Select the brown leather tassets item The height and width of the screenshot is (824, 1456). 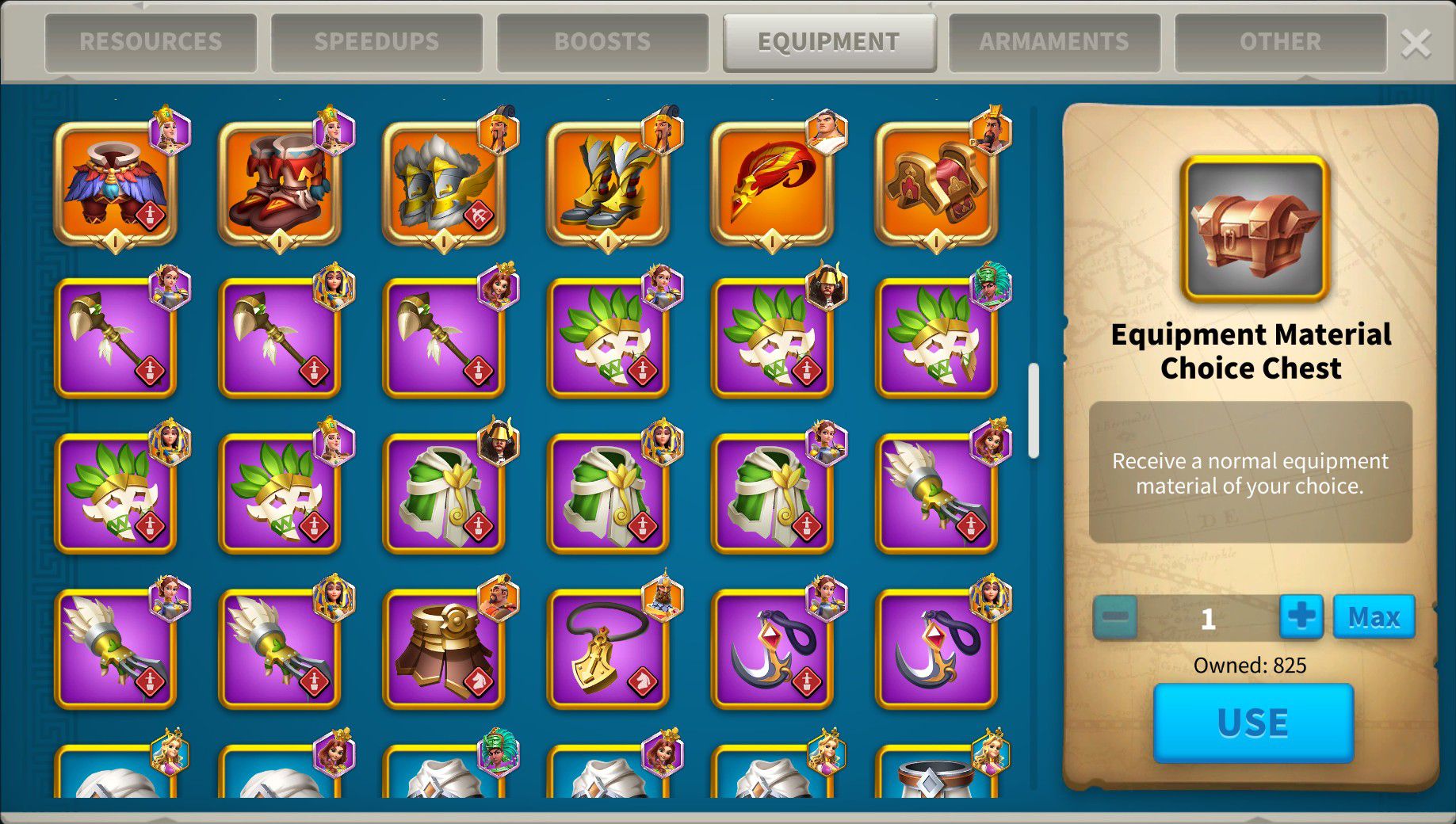pos(444,650)
